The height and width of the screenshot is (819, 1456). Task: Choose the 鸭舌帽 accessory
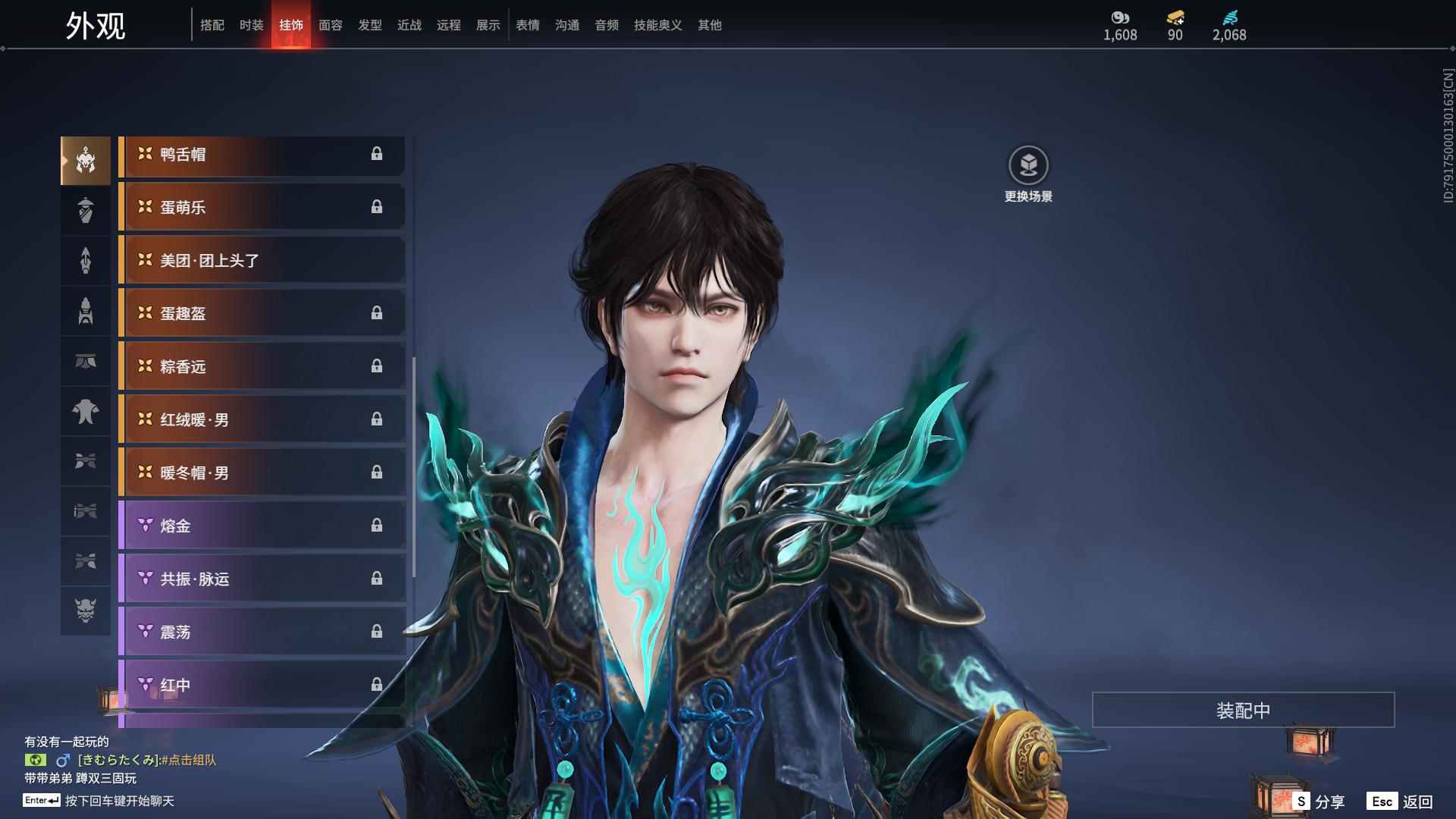coord(262,155)
